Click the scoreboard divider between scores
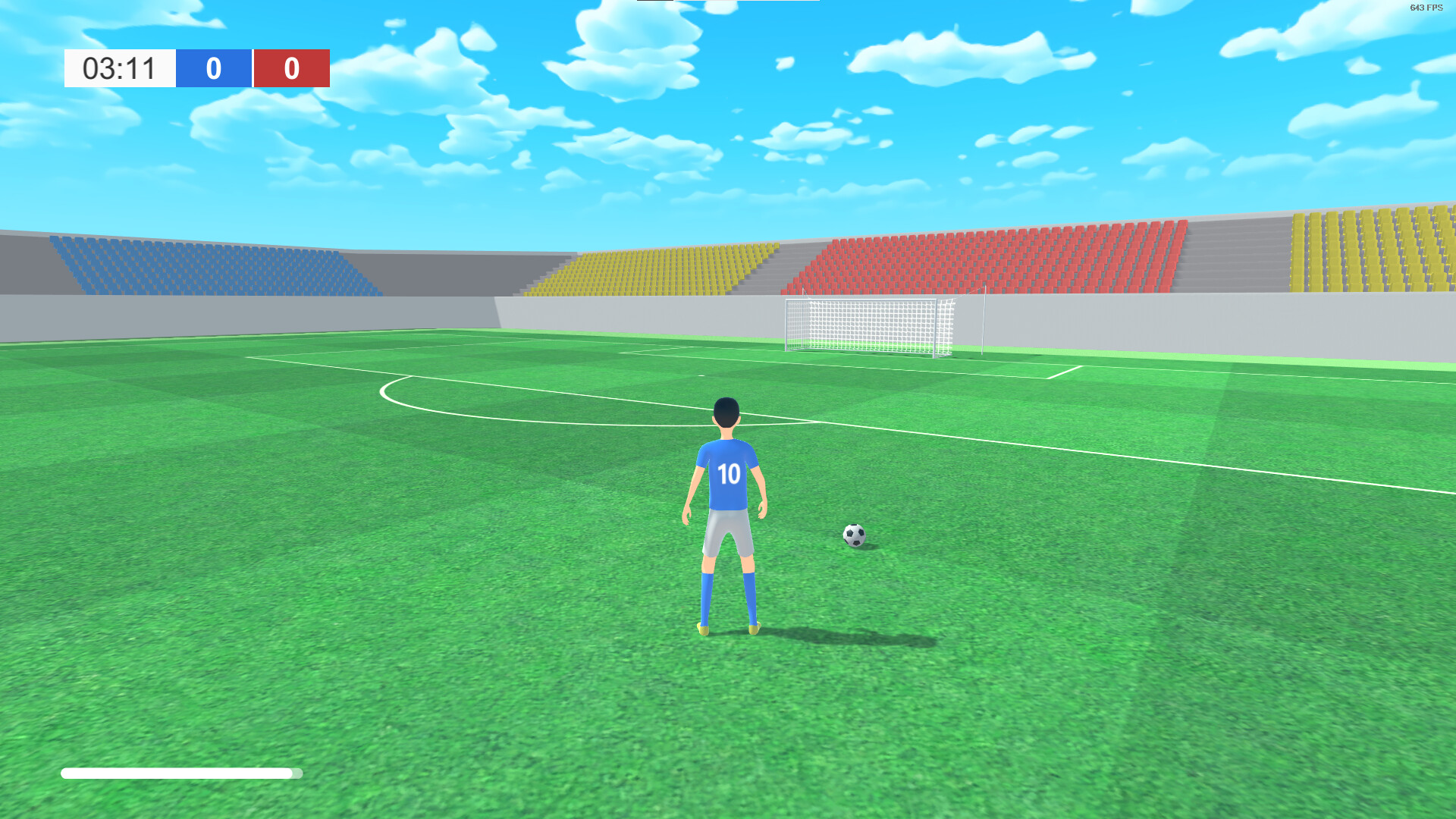1456x819 pixels. pyautogui.click(x=253, y=69)
